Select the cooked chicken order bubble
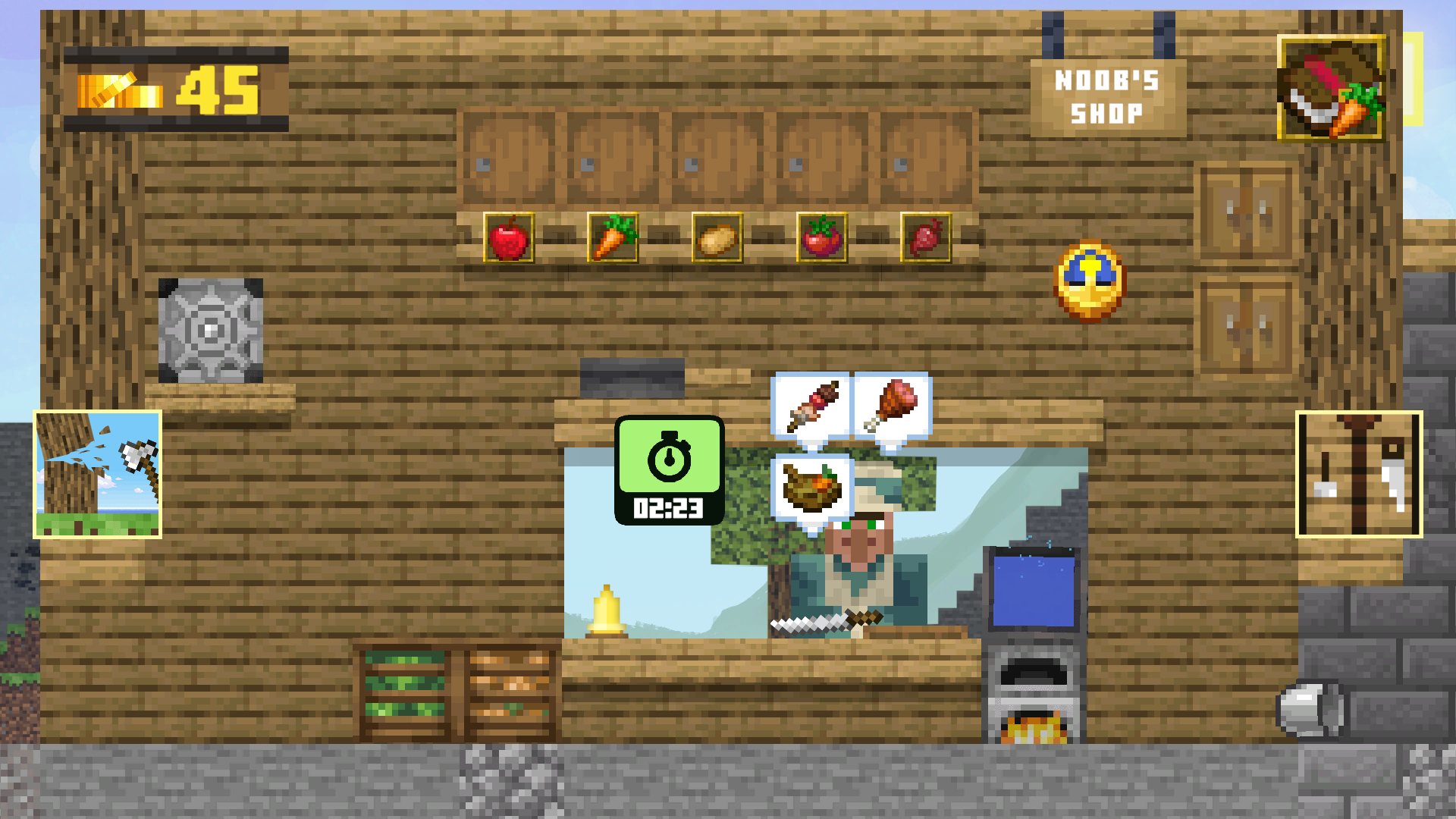1456x819 pixels. pos(890,404)
